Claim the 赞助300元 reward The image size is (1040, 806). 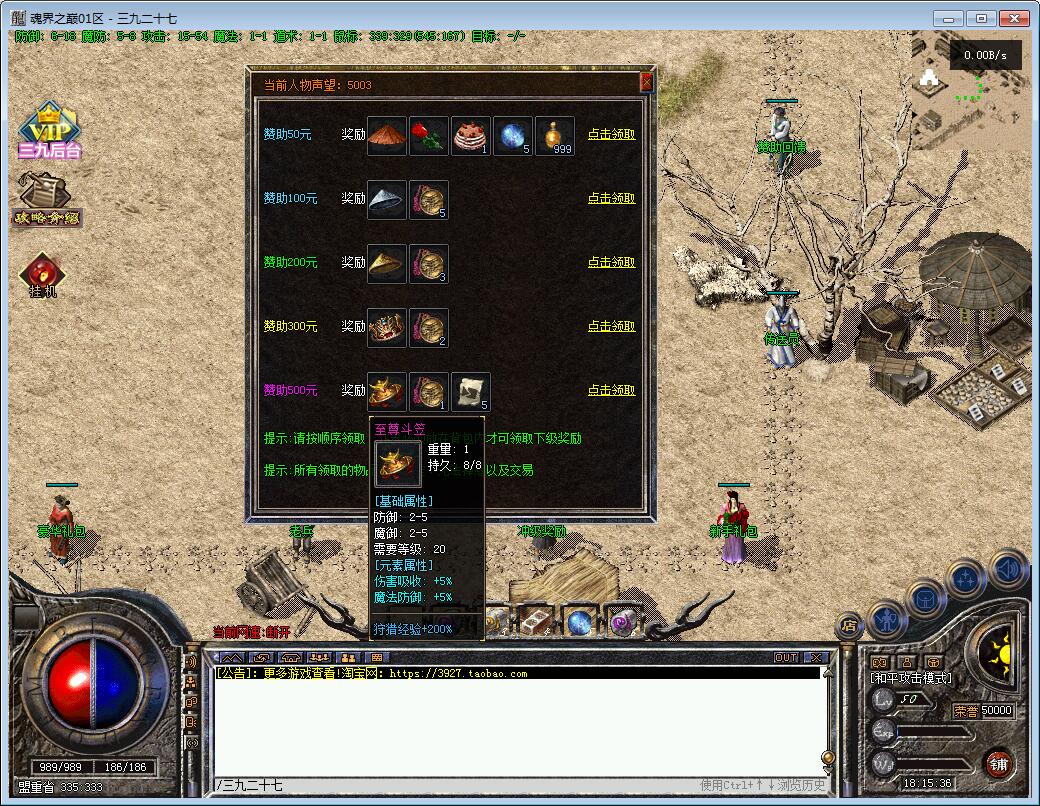pyautogui.click(x=611, y=326)
